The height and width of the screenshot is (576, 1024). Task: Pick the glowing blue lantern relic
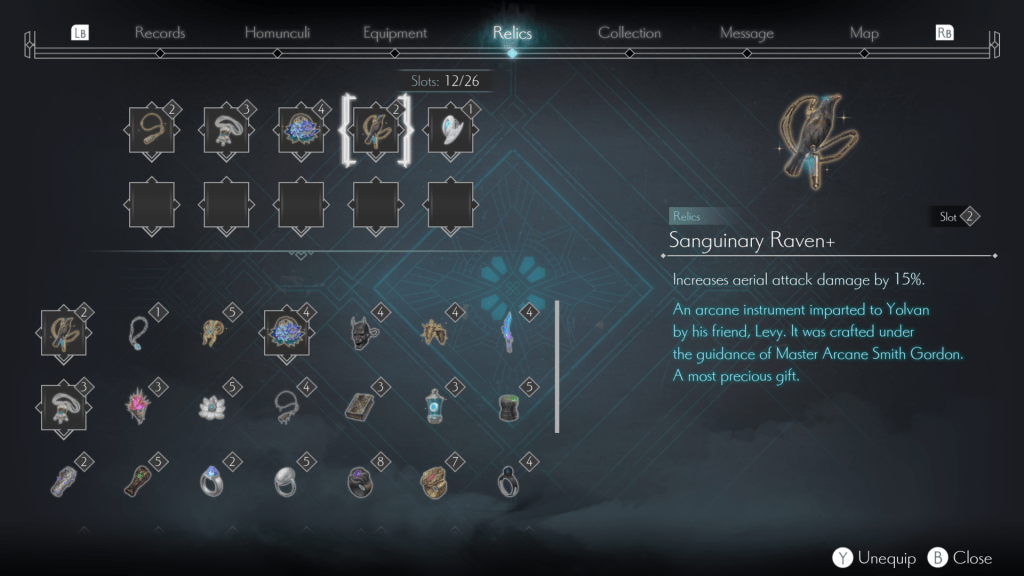(434, 406)
